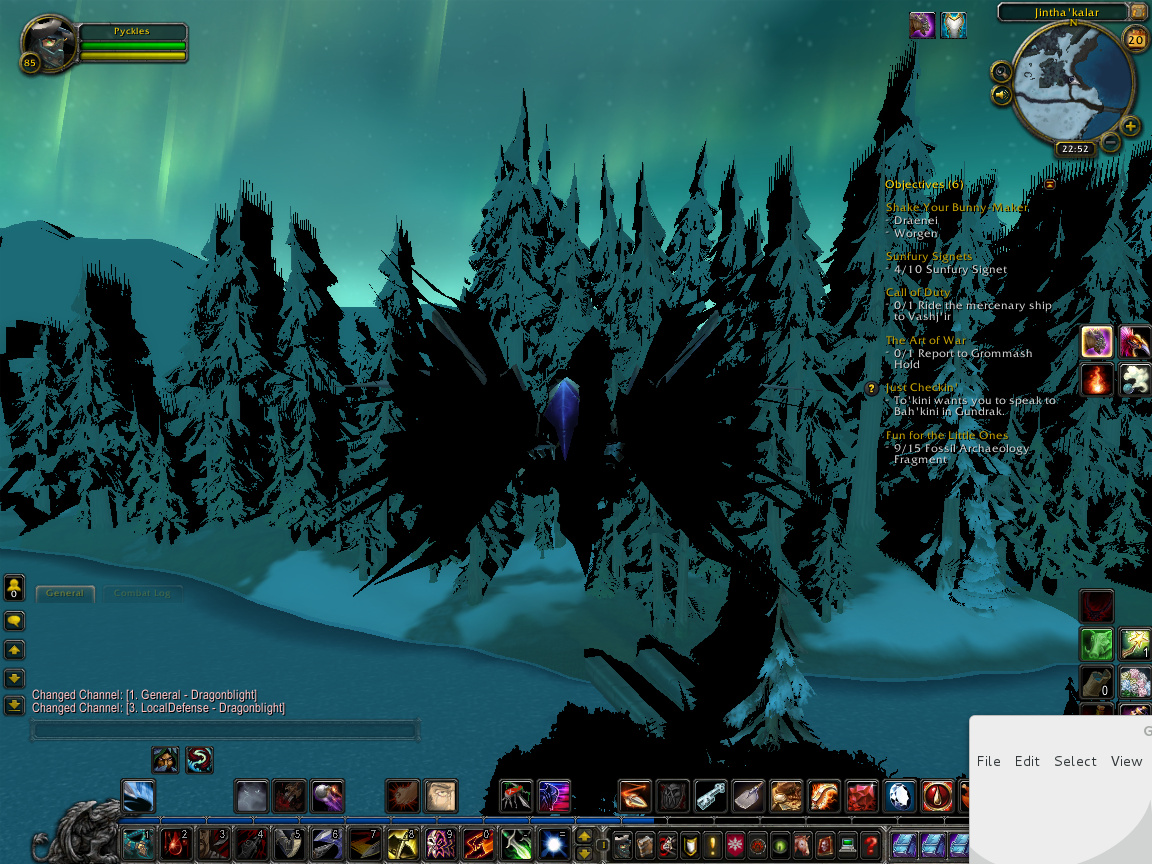1152x864 pixels.
Task: Open the File menu in overlapping window
Action: pyautogui.click(x=988, y=761)
